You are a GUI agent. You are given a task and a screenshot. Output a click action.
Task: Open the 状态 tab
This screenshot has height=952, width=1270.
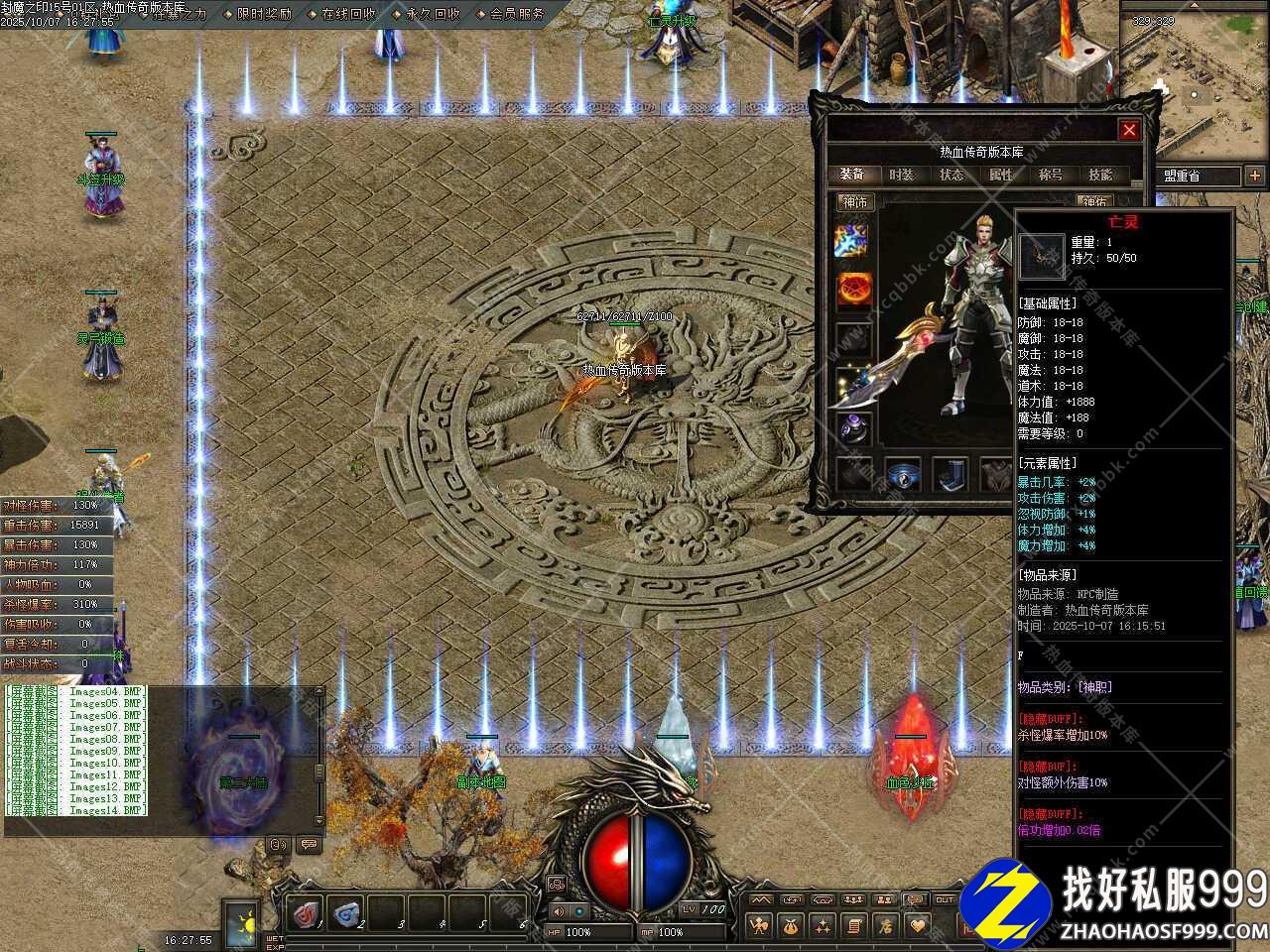(x=952, y=175)
